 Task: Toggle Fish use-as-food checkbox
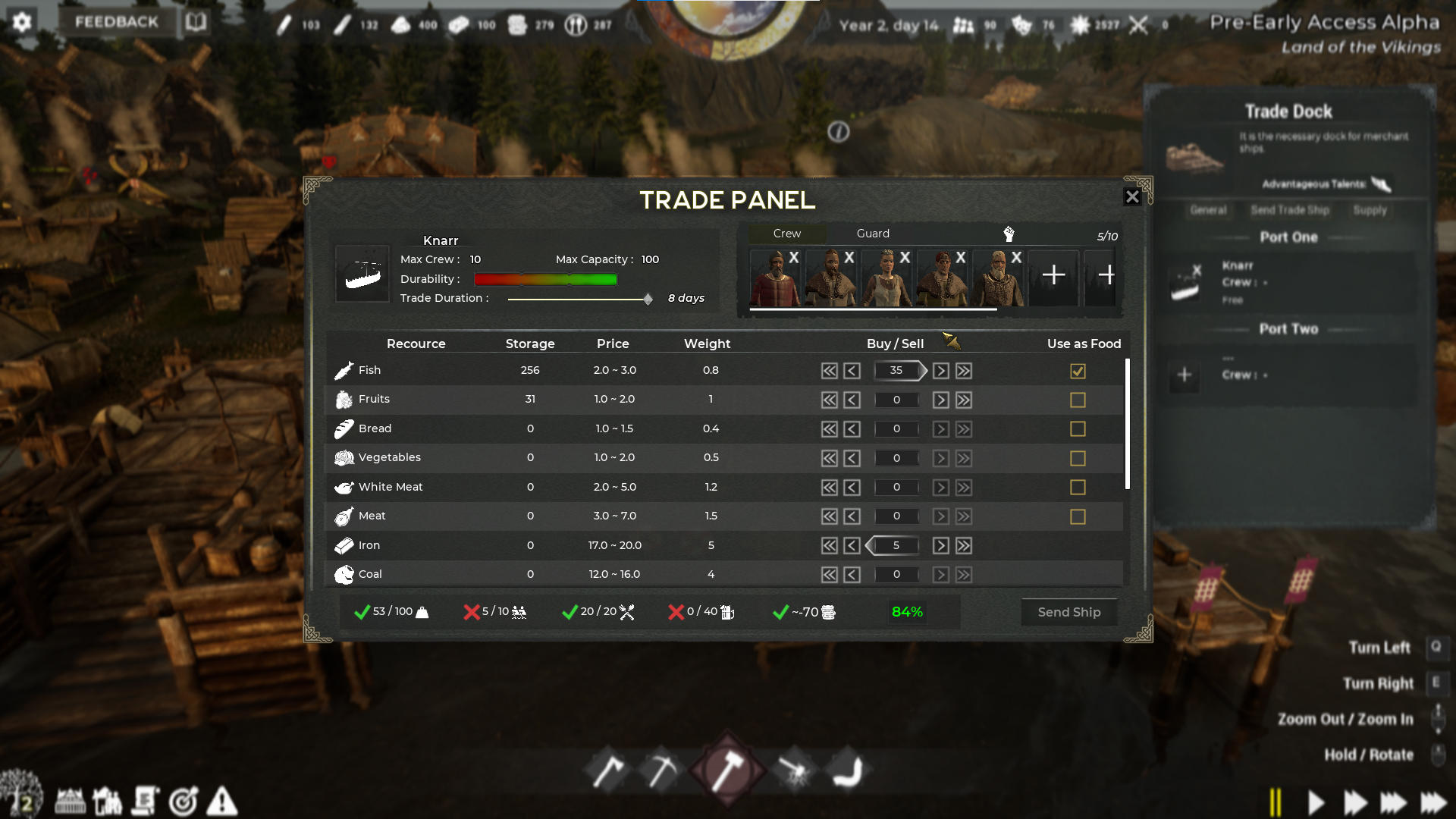tap(1078, 371)
